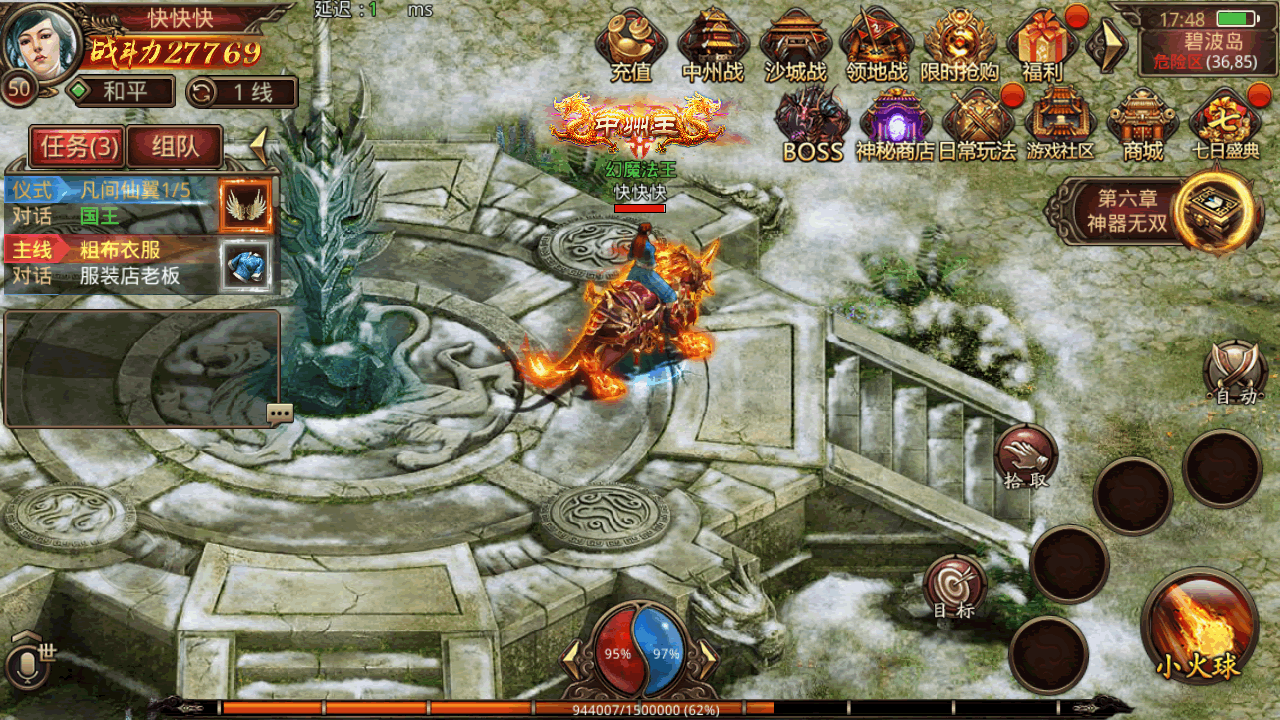The width and height of the screenshot is (1280, 720).
Task: Toggle 自动 auto-battle
Action: 1235,373
